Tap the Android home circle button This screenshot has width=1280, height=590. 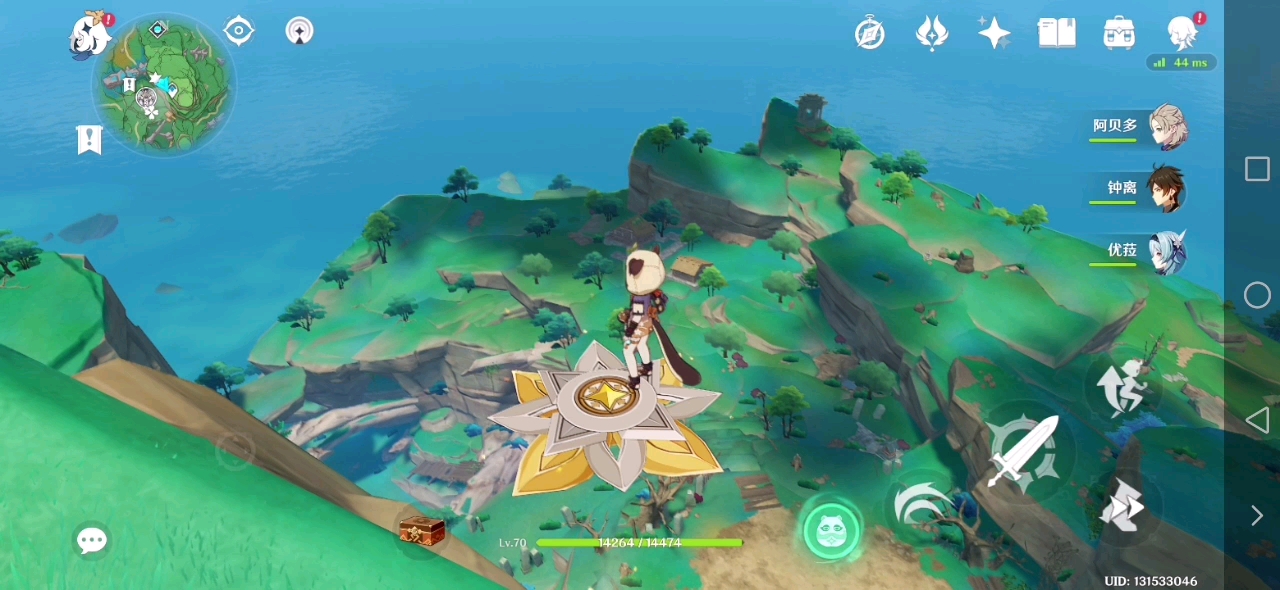1257,295
